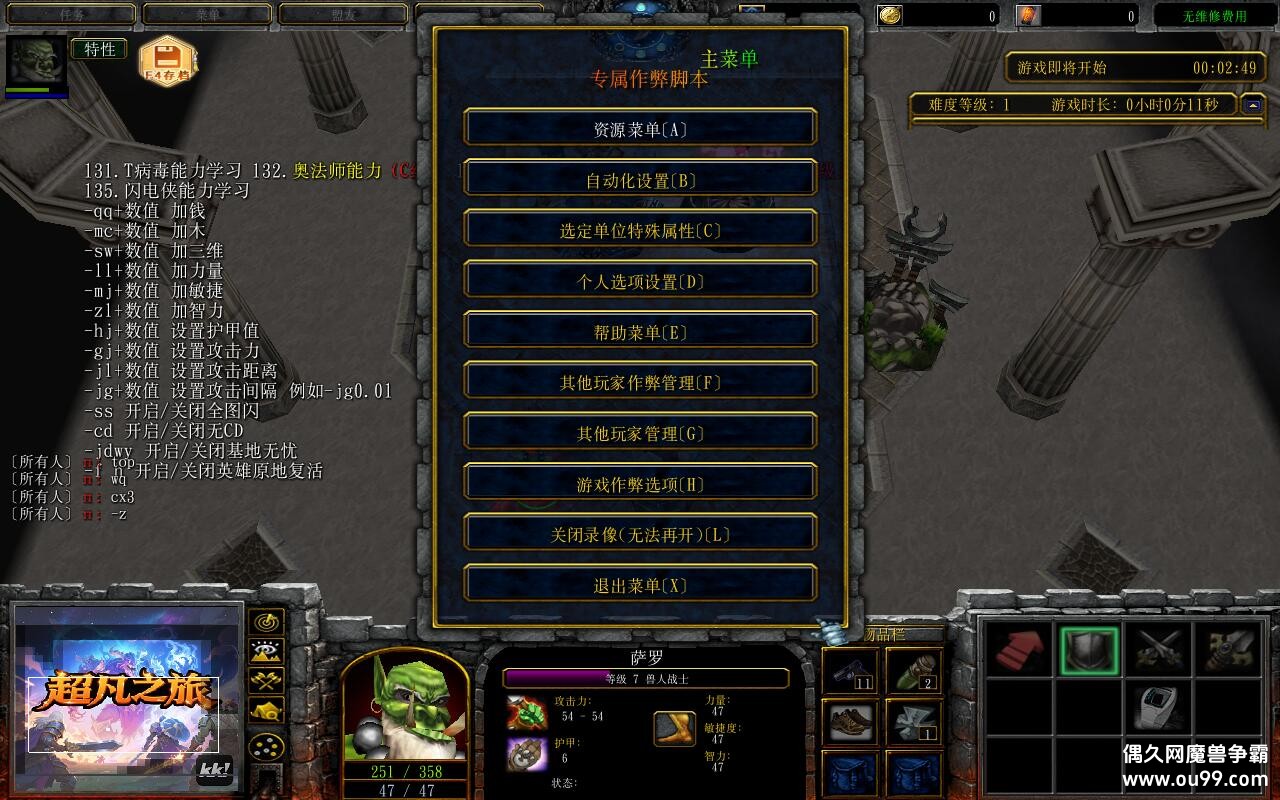Select 其他玩家作弊管理 (F) entry
The width and height of the screenshot is (1280, 800).
point(640,383)
